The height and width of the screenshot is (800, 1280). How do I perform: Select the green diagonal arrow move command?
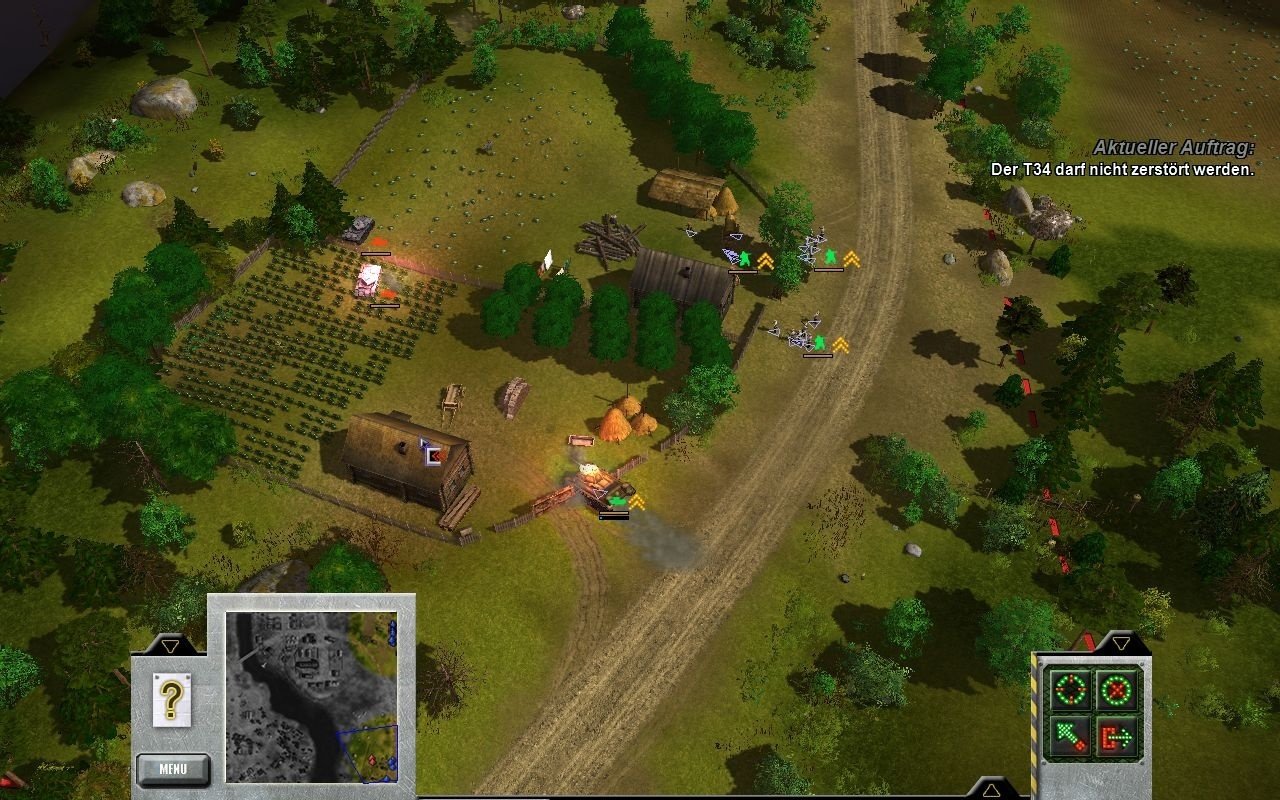tap(1068, 737)
